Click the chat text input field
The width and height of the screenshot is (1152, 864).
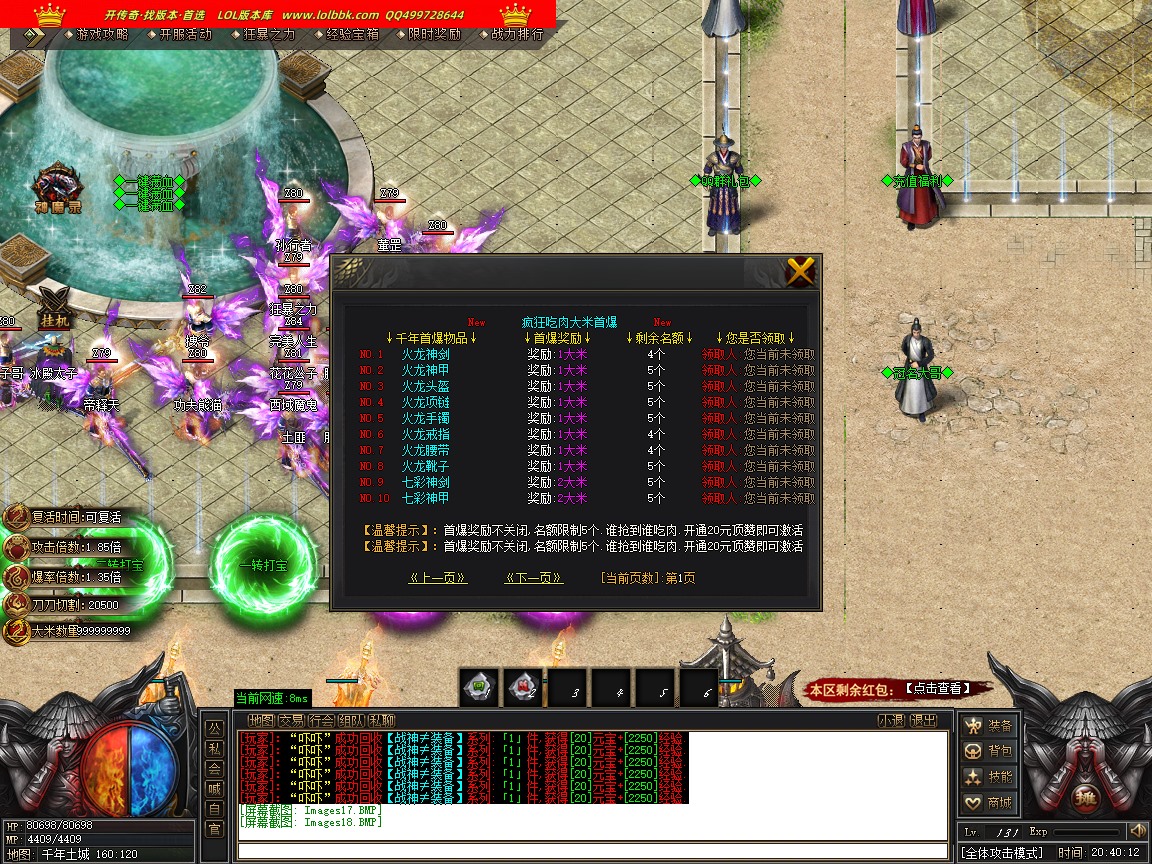click(x=590, y=851)
